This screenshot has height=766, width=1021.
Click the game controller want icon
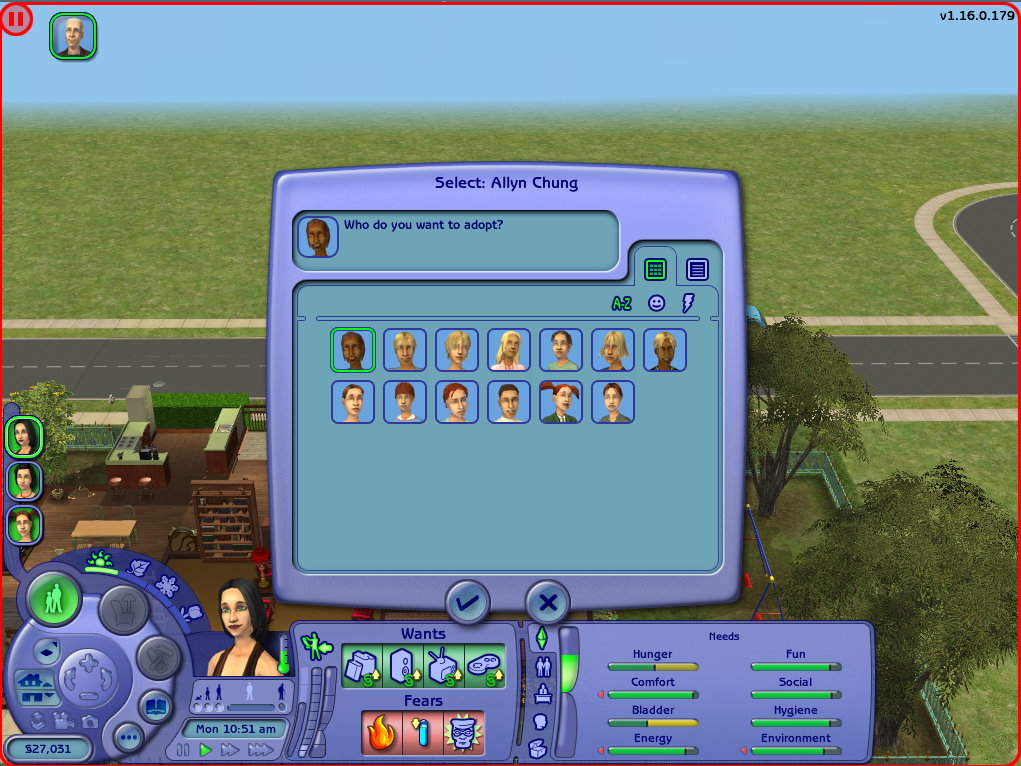click(x=485, y=666)
